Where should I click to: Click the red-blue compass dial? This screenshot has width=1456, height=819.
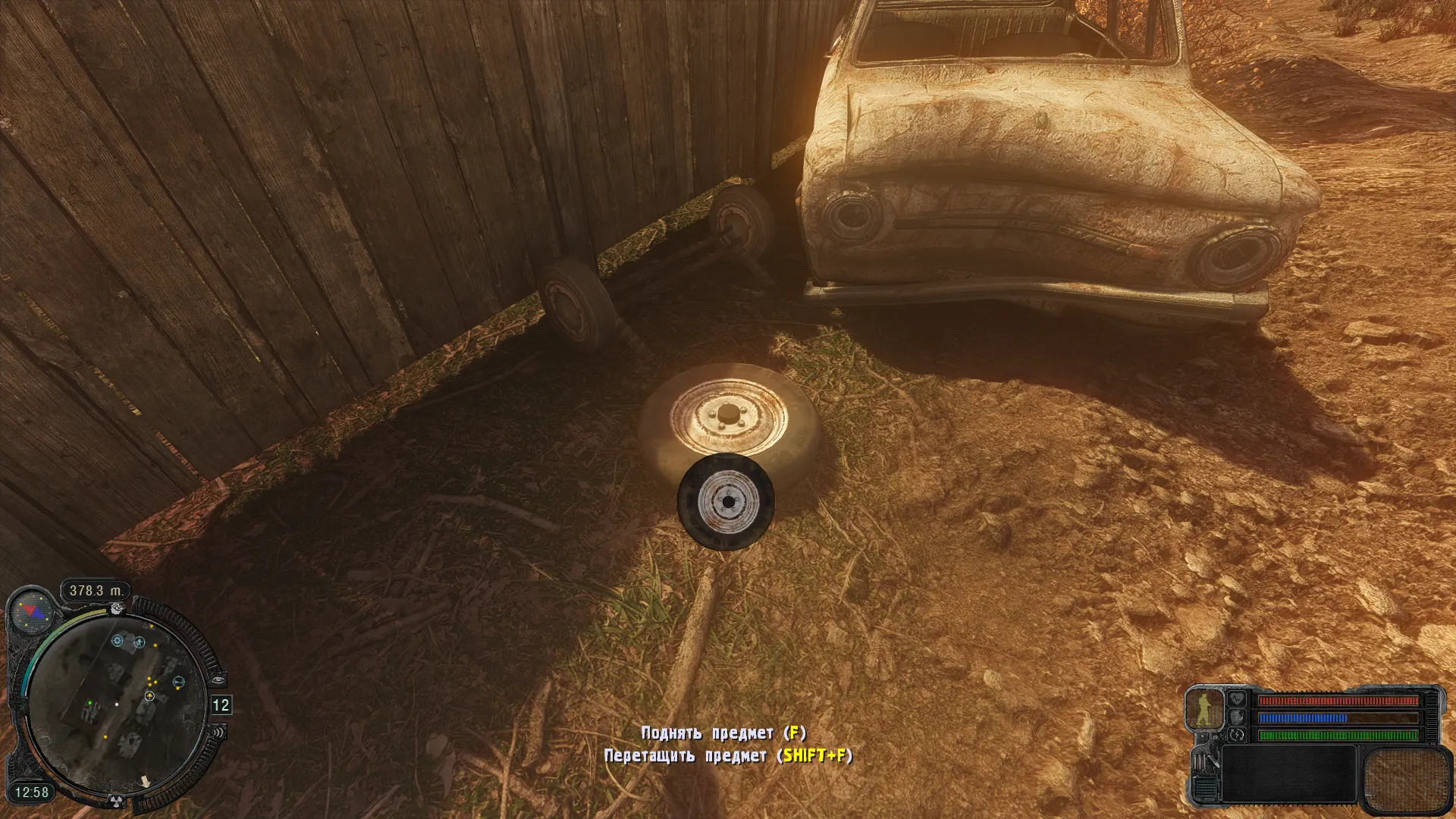point(32,611)
